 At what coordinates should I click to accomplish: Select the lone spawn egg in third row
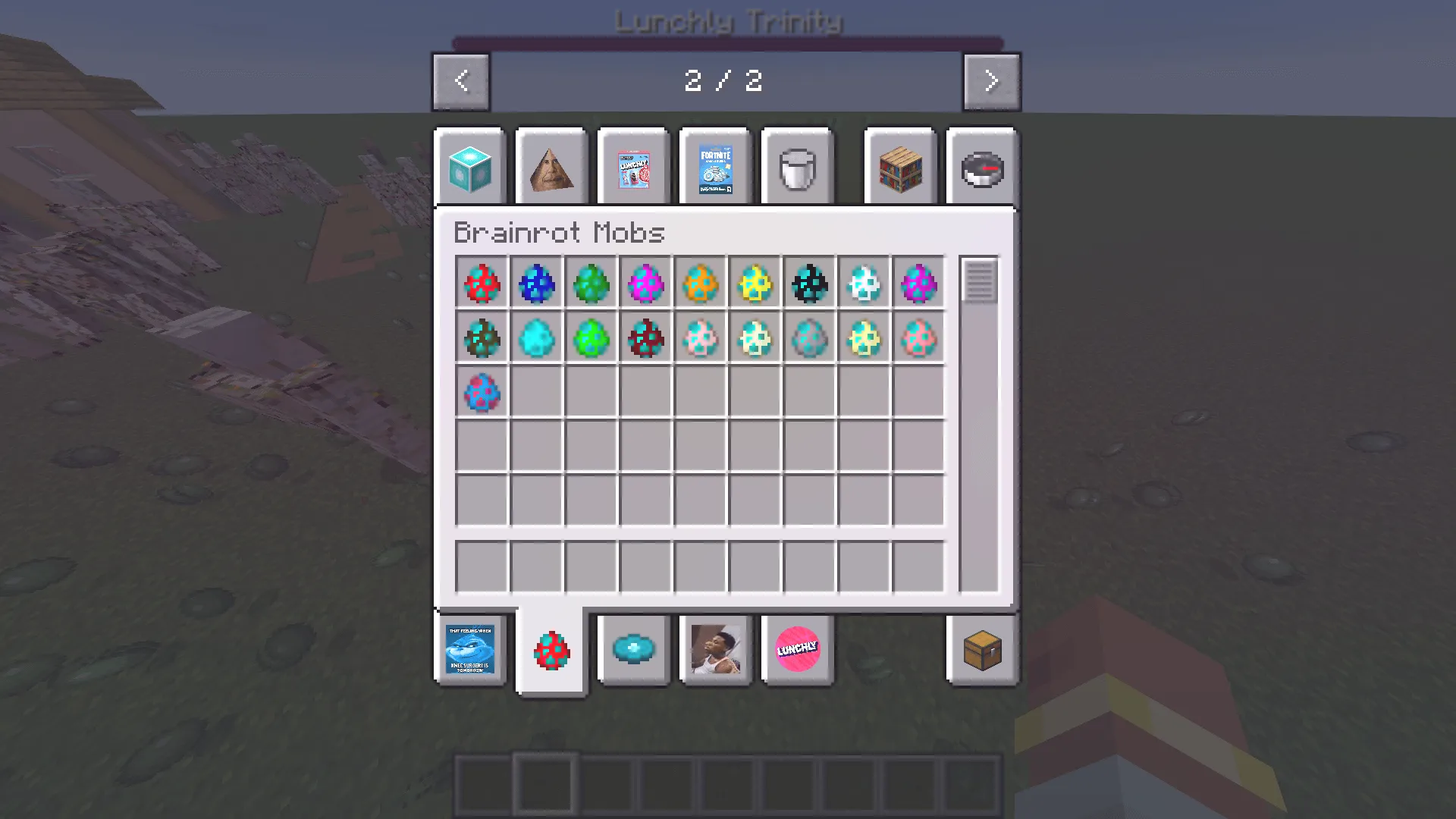[x=482, y=392]
